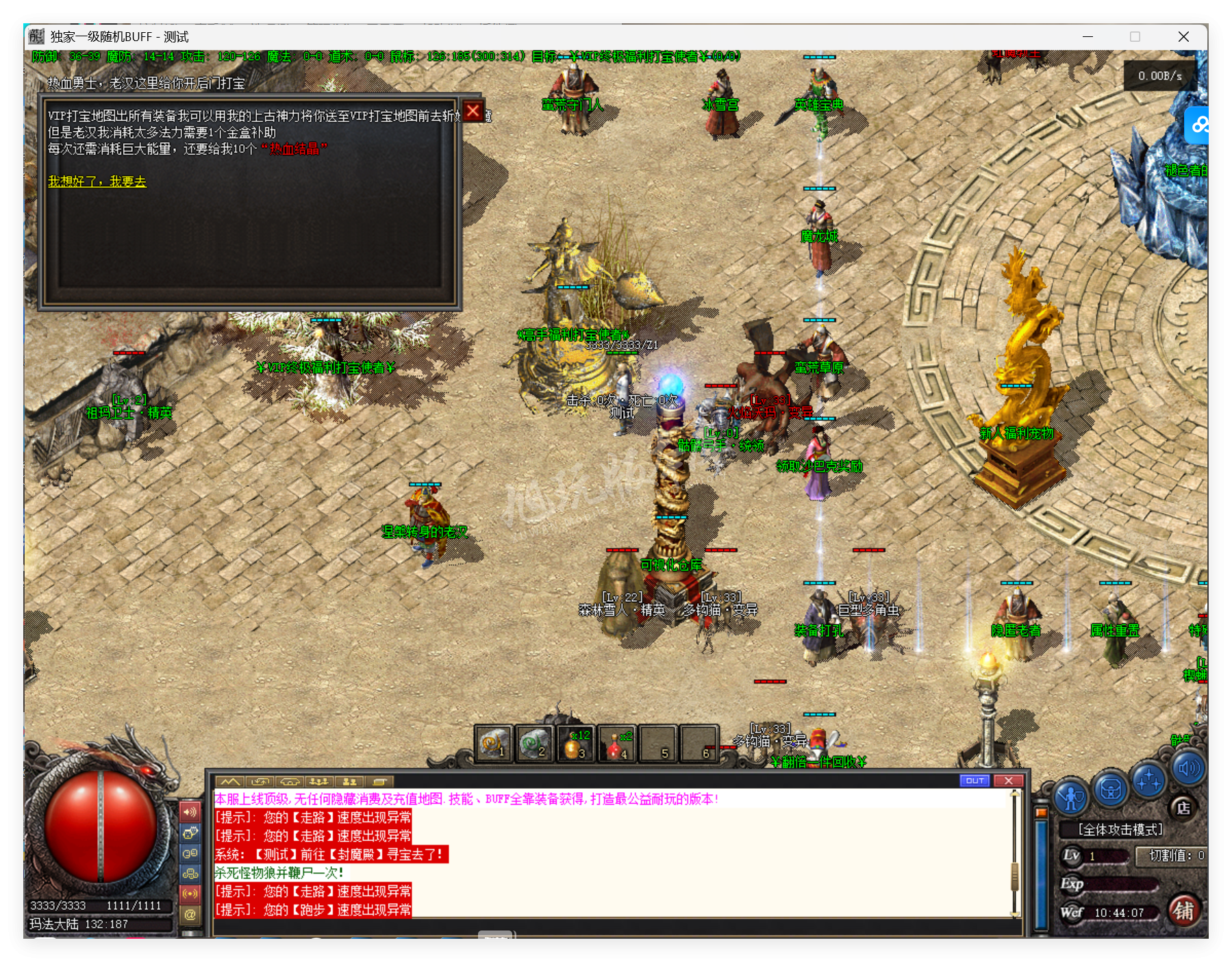Open the title bar system menu icon
The image size is (1232, 962).
(x=35, y=37)
